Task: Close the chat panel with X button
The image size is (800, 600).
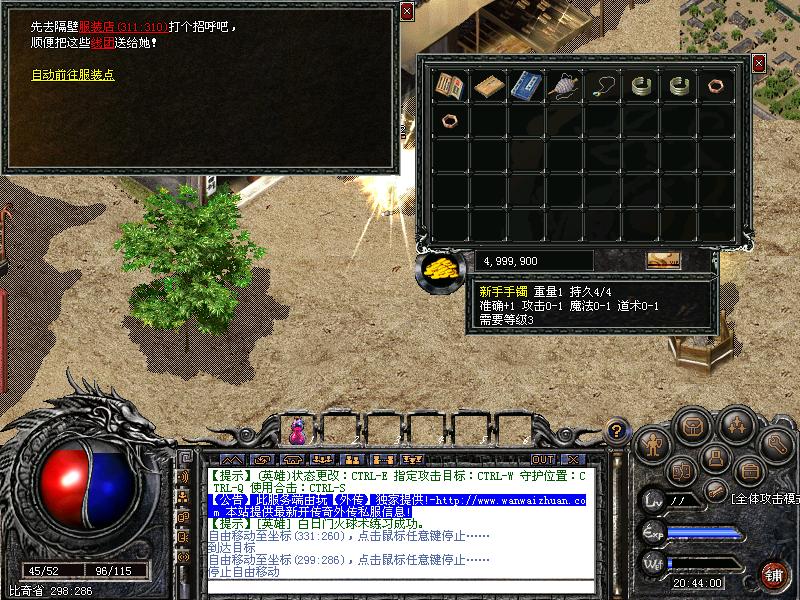Action: 573,459
